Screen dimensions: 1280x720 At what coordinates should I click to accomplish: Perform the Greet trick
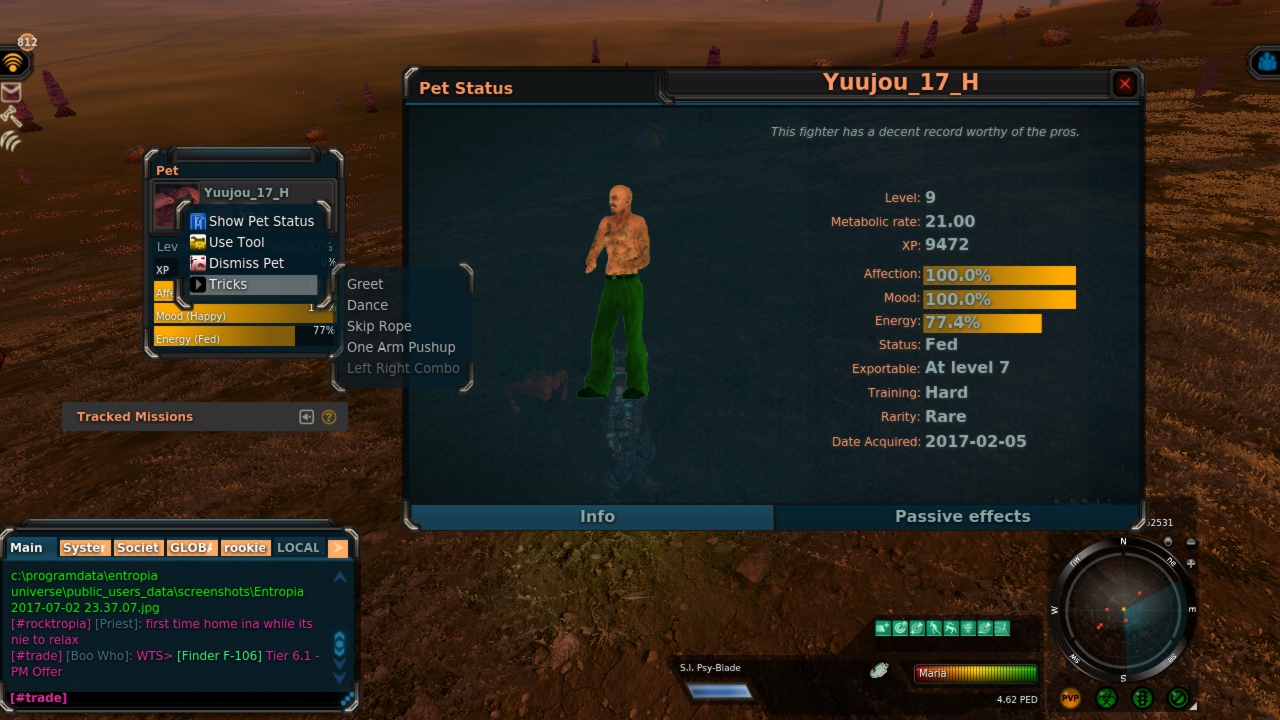tap(365, 284)
